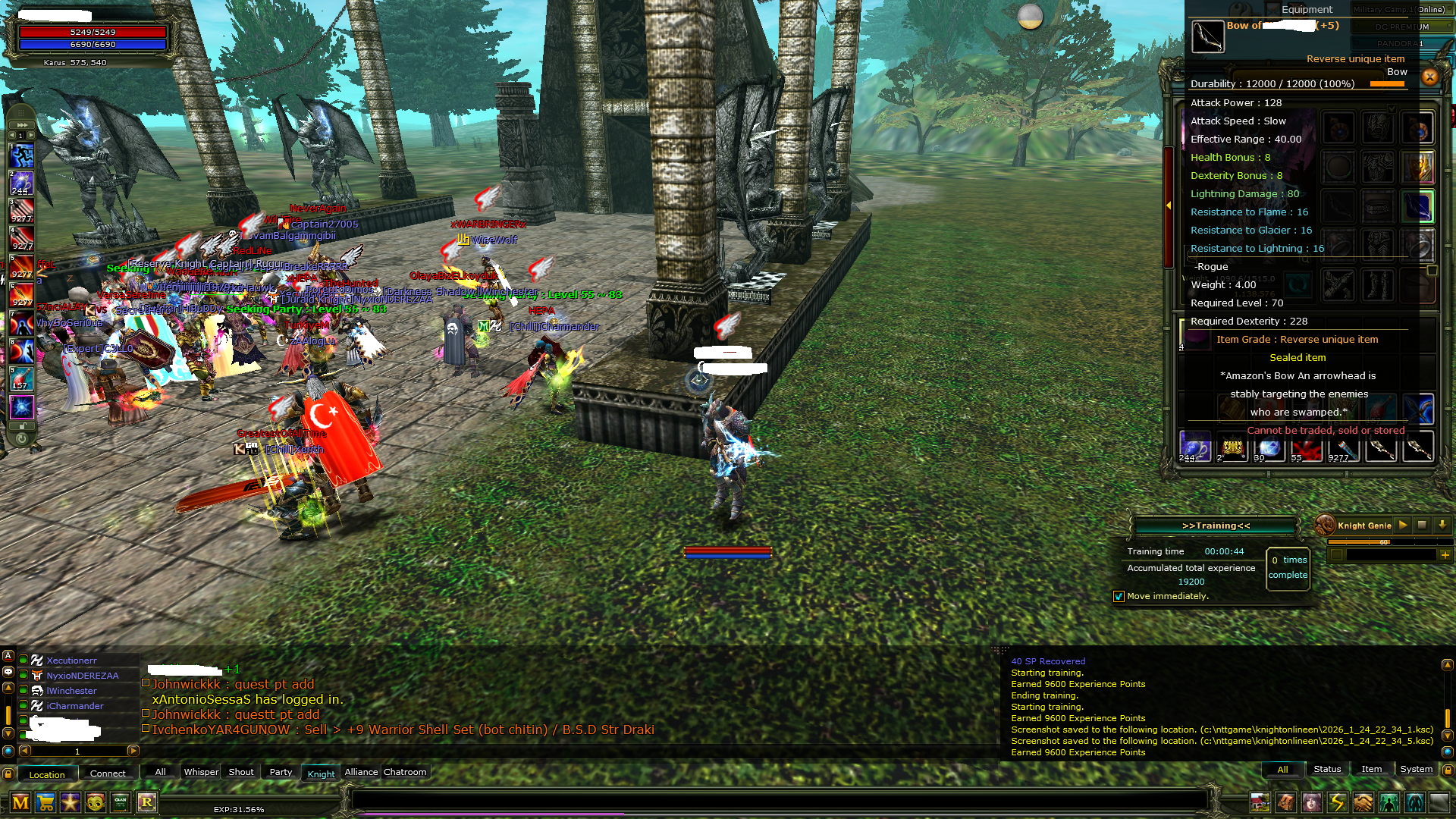This screenshot has width=1456, height=819.
Task: Open the page selector arrow under the friends list
Action: coord(133,752)
